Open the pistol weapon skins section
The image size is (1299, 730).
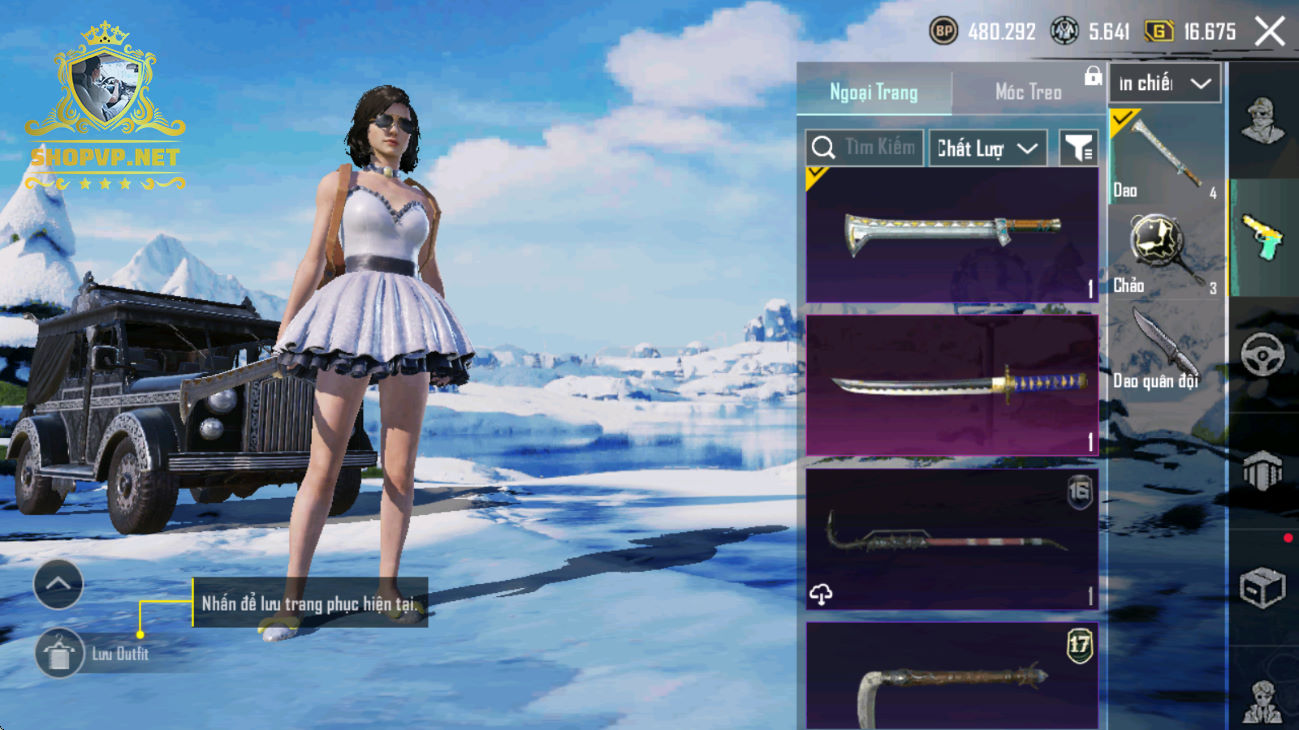pos(1263,238)
